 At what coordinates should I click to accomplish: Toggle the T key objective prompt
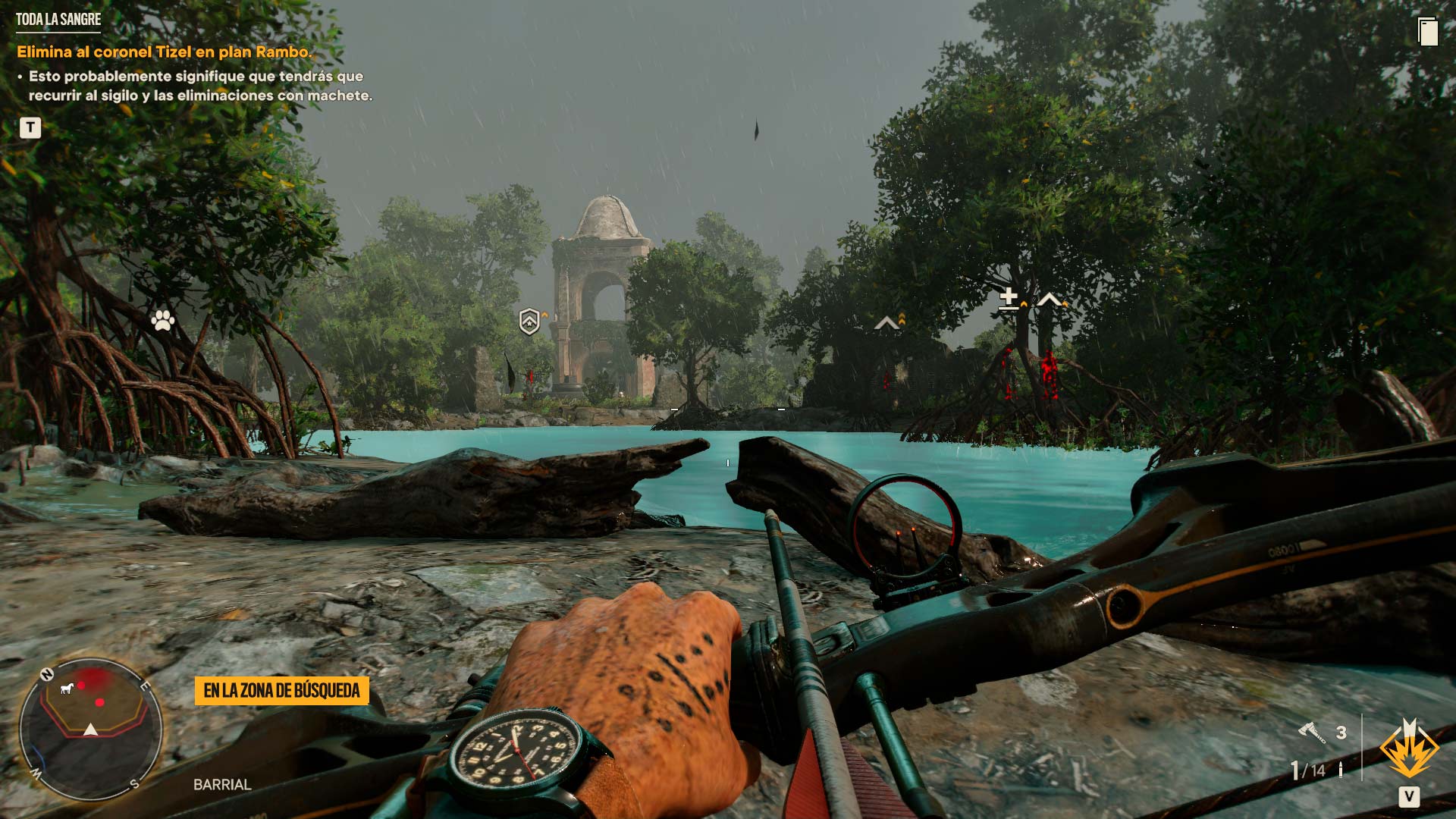[29, 127]
